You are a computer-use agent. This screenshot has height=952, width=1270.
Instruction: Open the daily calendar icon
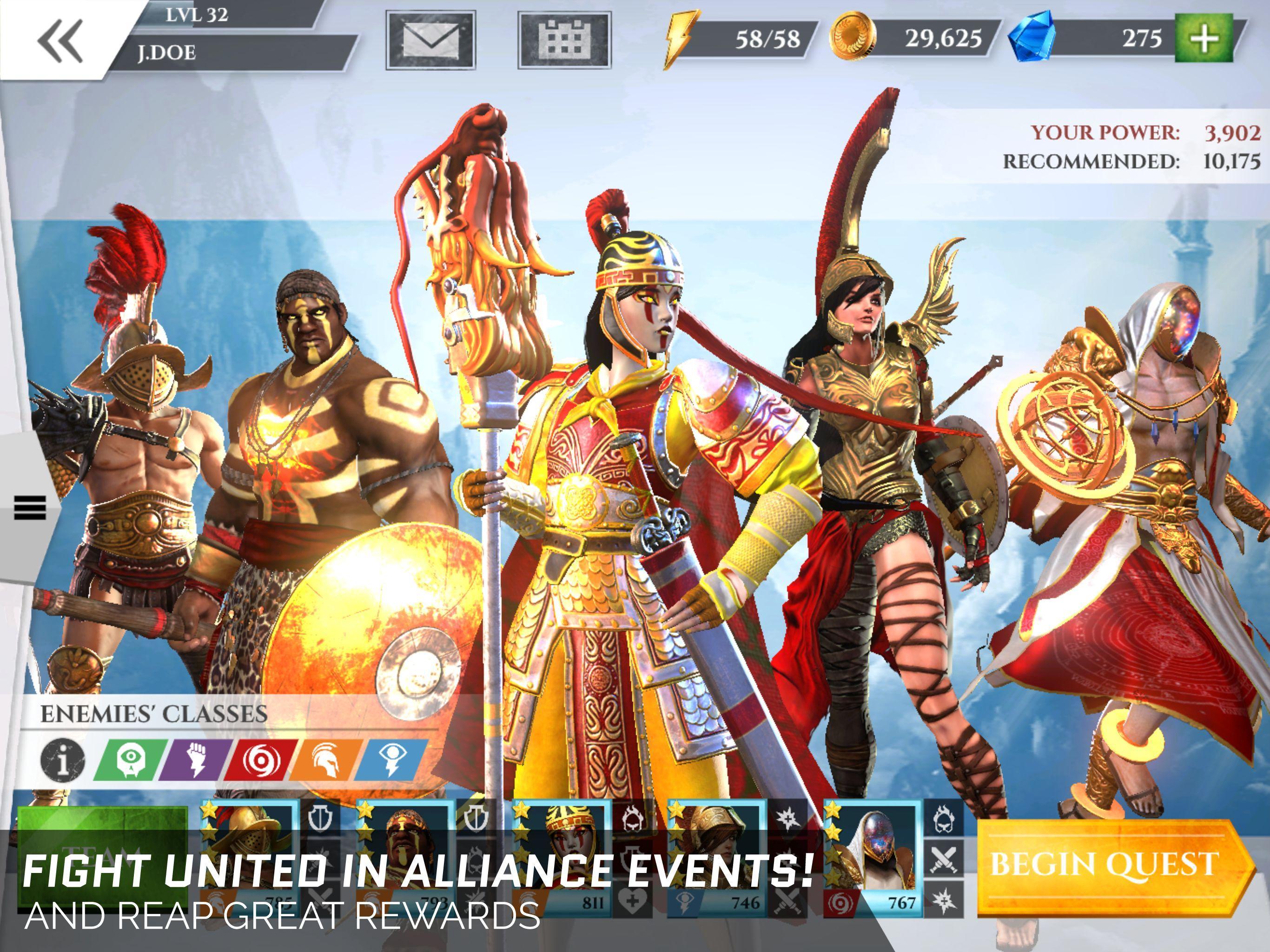point(566,39)
